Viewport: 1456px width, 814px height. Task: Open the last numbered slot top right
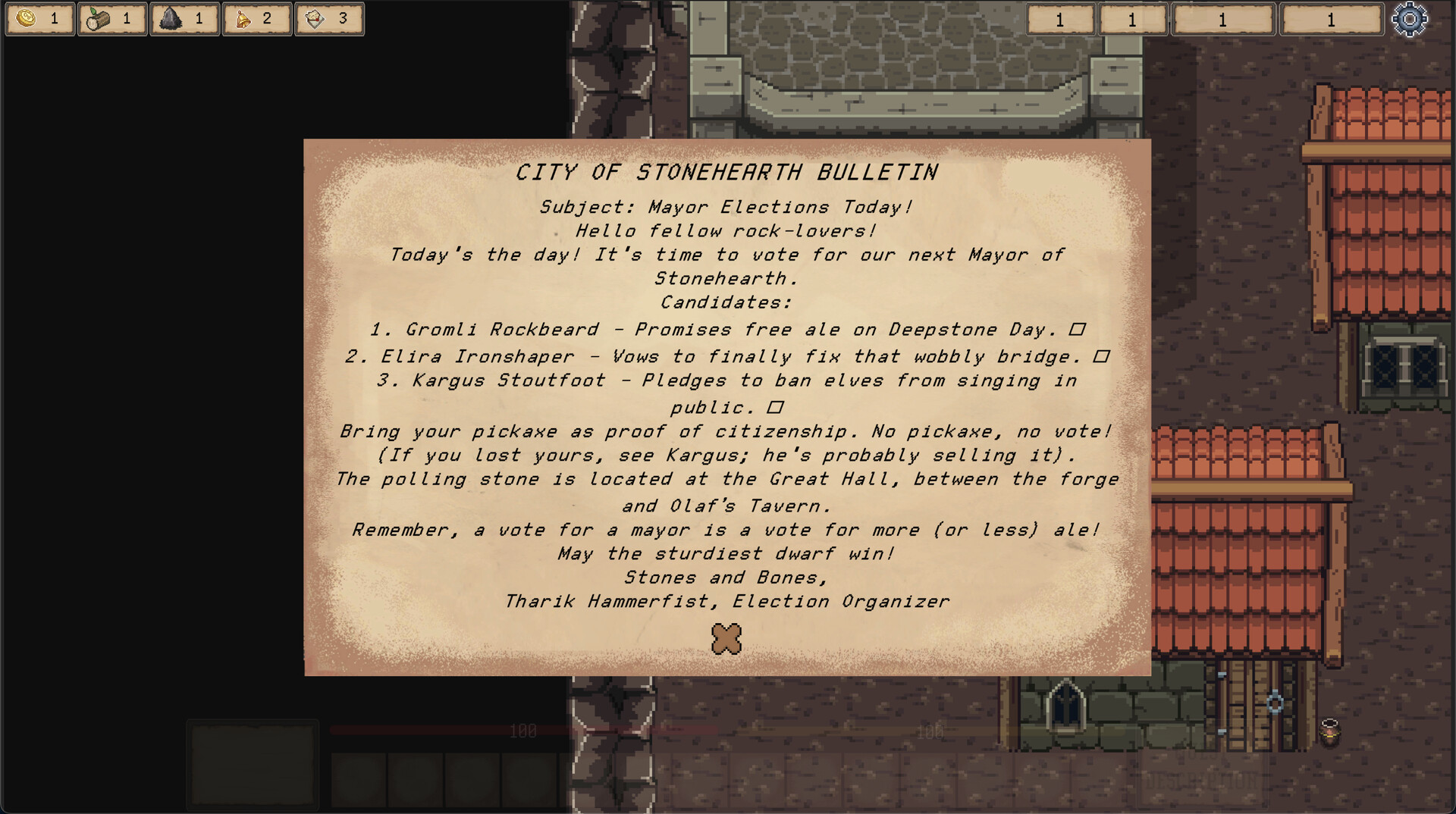tap(1329, 20)
